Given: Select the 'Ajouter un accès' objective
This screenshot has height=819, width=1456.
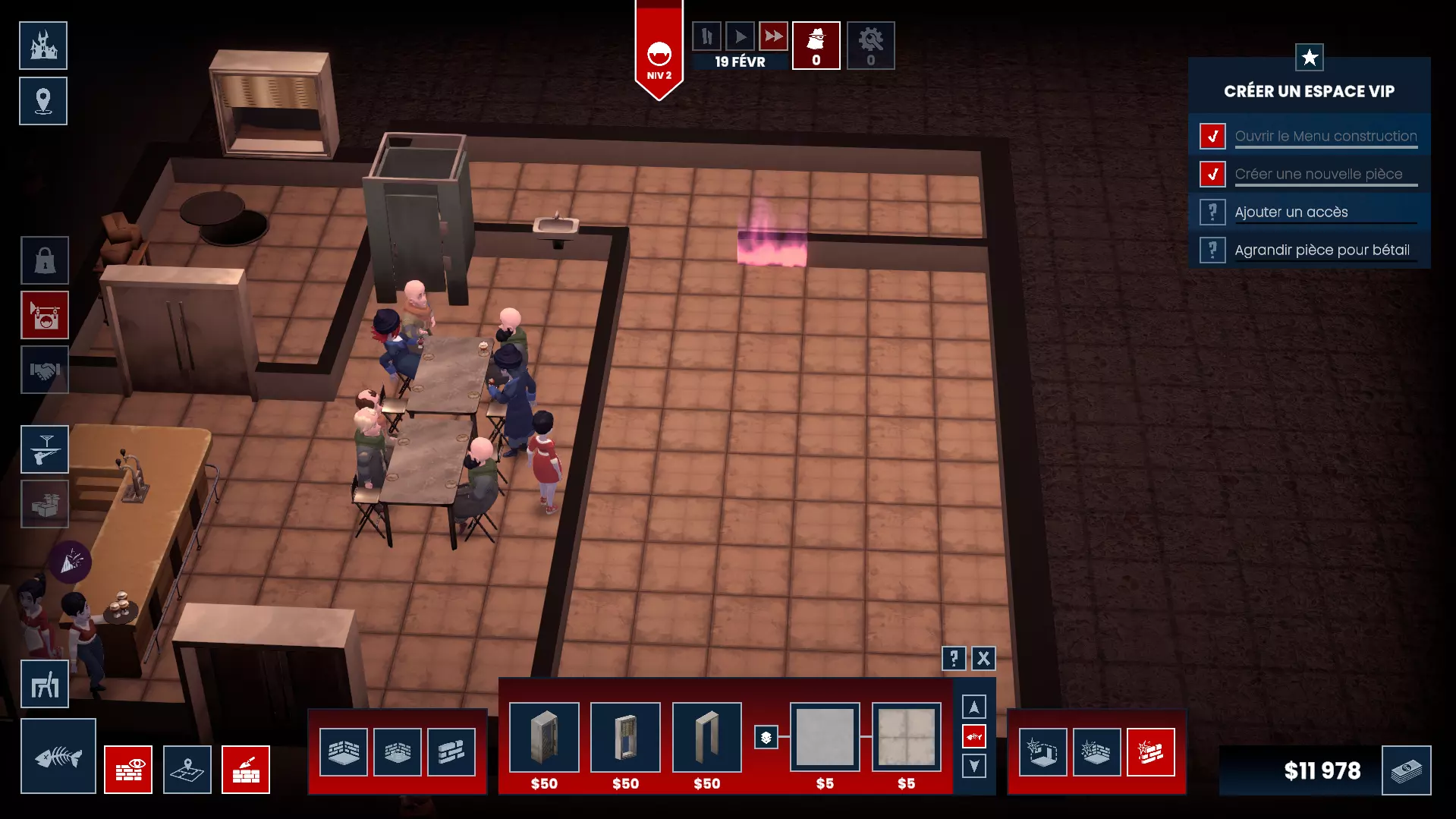Looking at the screenshot, I should pyautogui.click(x=1291, y=212).
